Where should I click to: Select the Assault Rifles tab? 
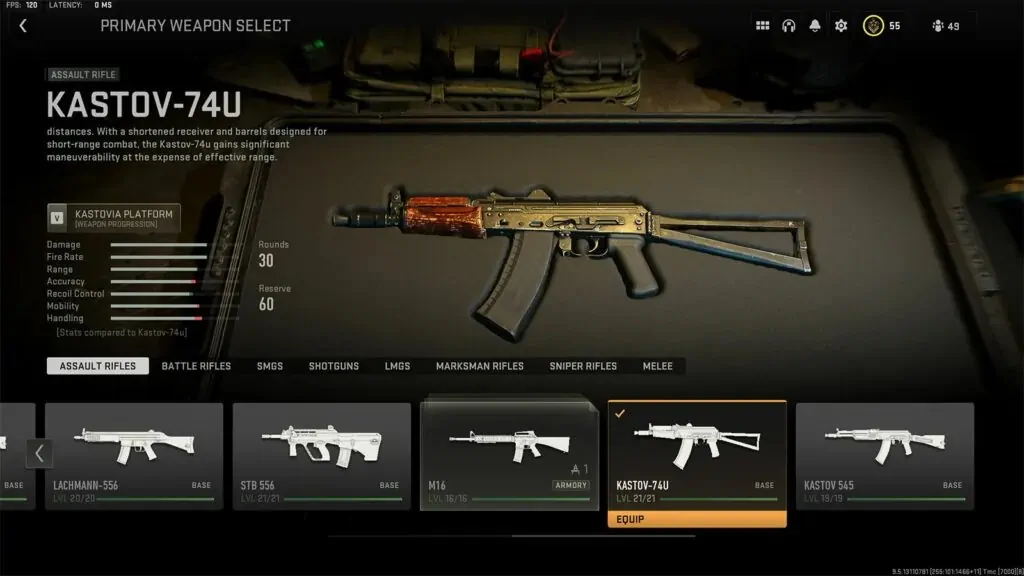[98, 366]
